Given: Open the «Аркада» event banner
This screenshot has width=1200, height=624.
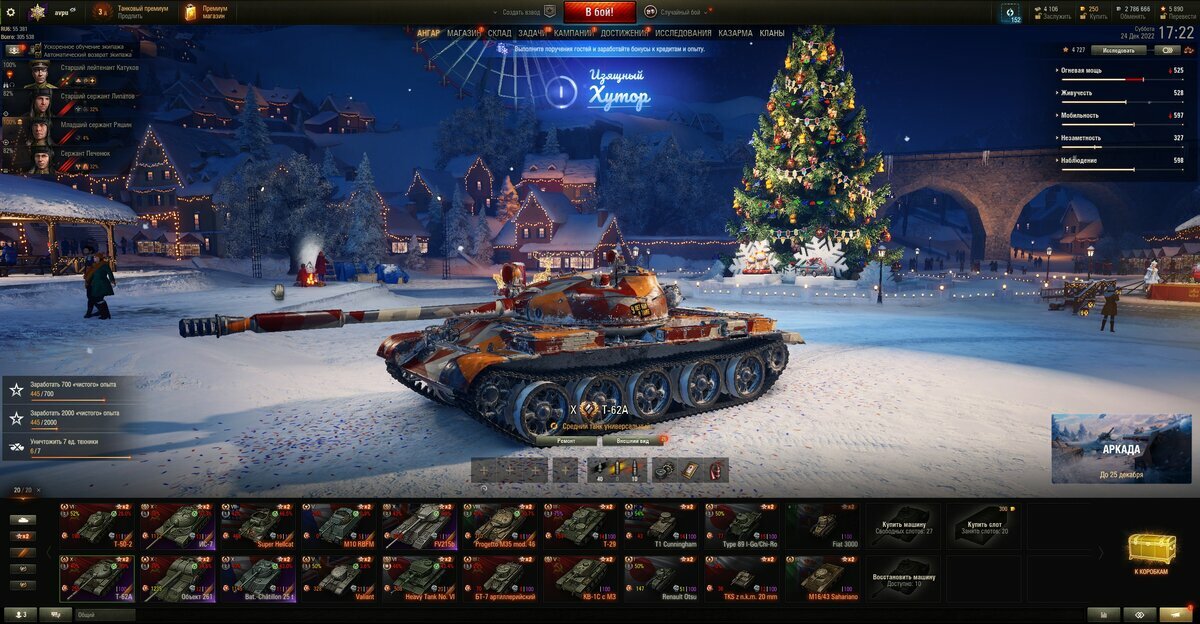Looking at the screenshot, I should (1121, 449).
